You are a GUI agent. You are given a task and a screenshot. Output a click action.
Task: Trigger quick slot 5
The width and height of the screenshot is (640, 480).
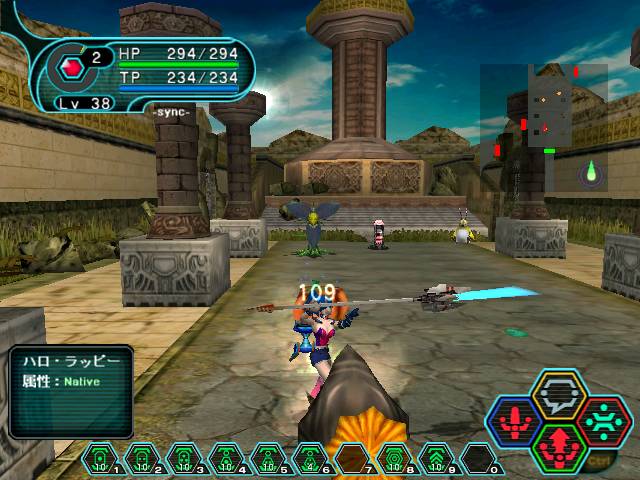click(x=268, y=459)
